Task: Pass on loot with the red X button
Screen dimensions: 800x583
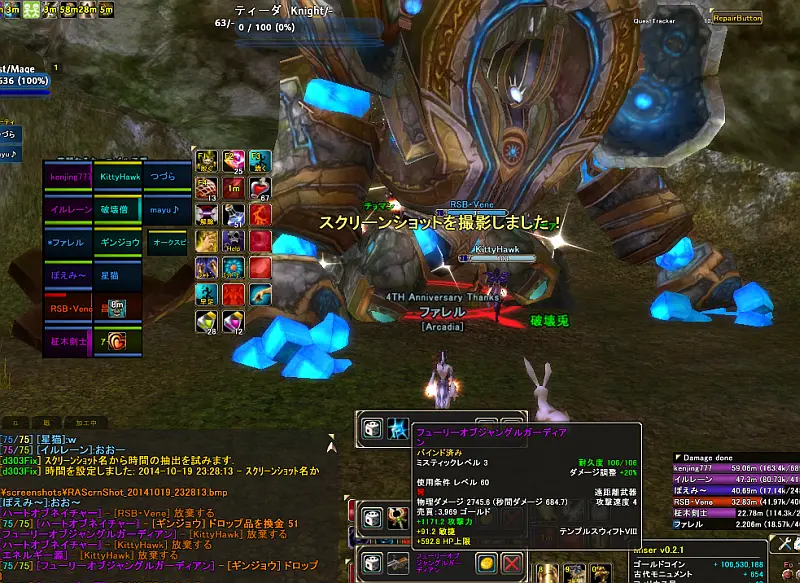Action: (x=511, y=563)
